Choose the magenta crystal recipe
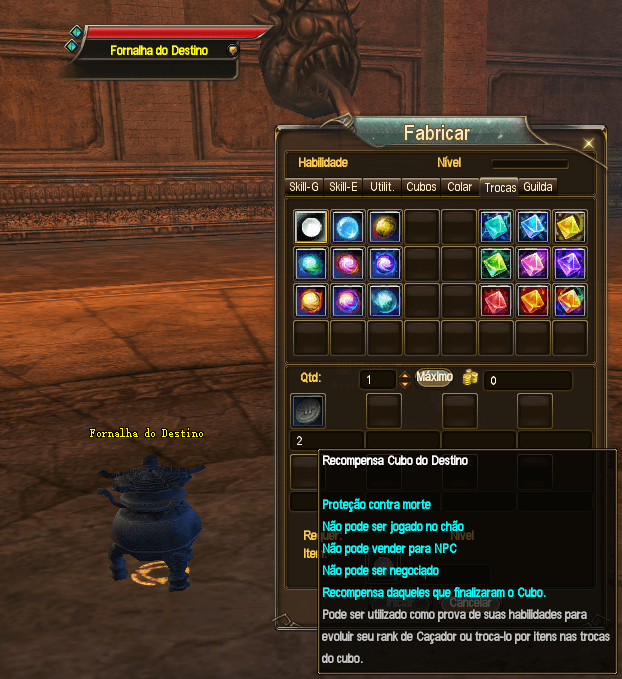Viewport: 622px width, 679px height. tap(532, 263)
